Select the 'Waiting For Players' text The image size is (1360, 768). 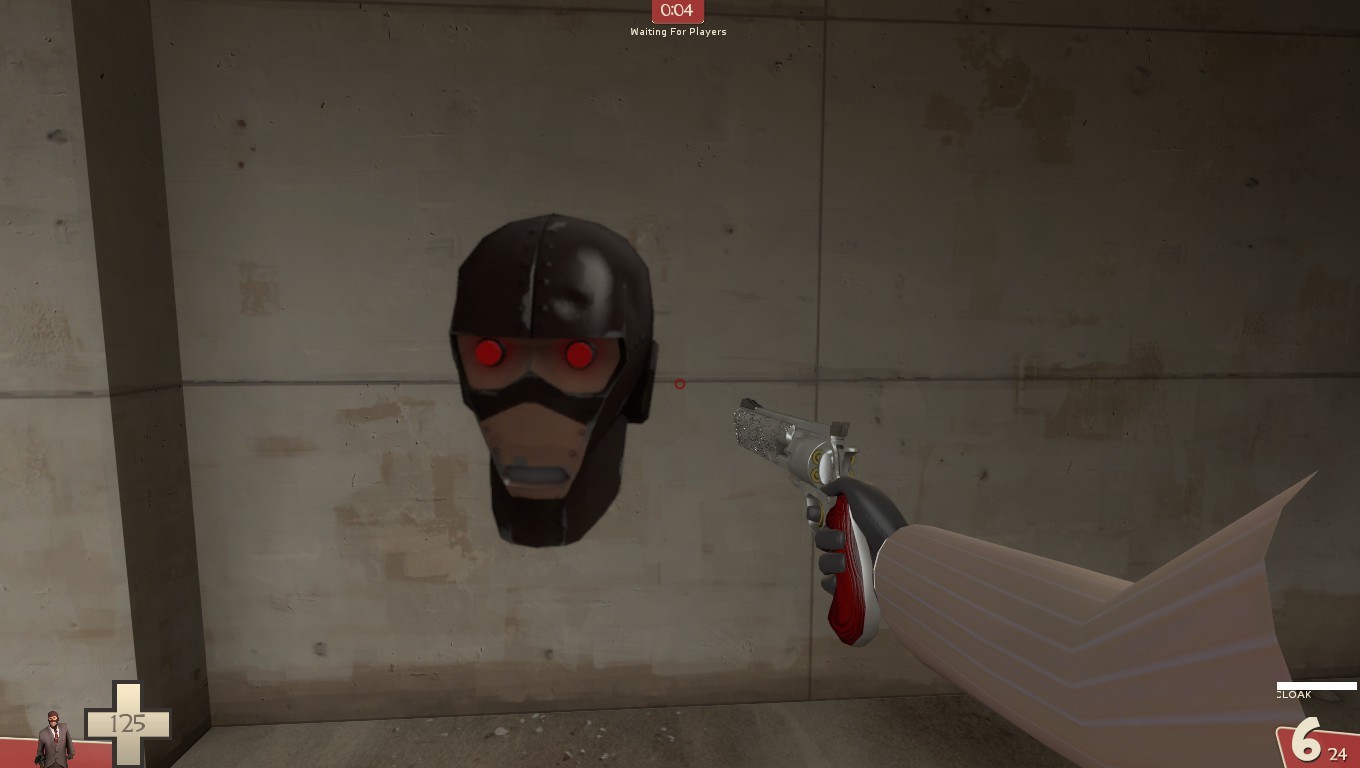pos(679,31)
